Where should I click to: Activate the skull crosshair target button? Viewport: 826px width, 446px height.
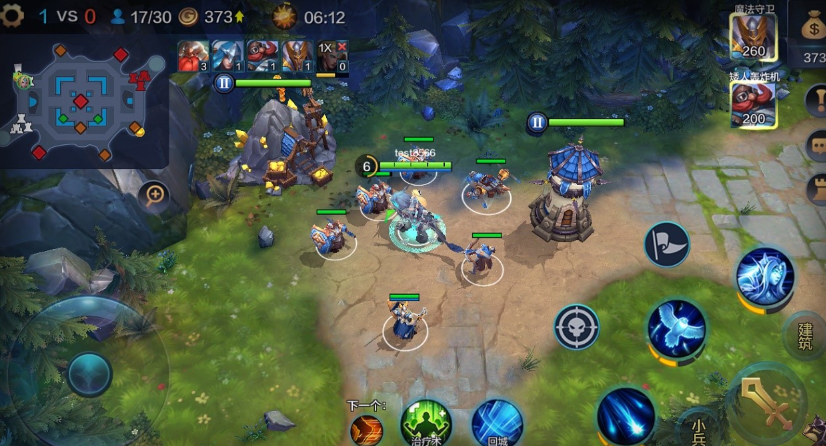point(577,326)
